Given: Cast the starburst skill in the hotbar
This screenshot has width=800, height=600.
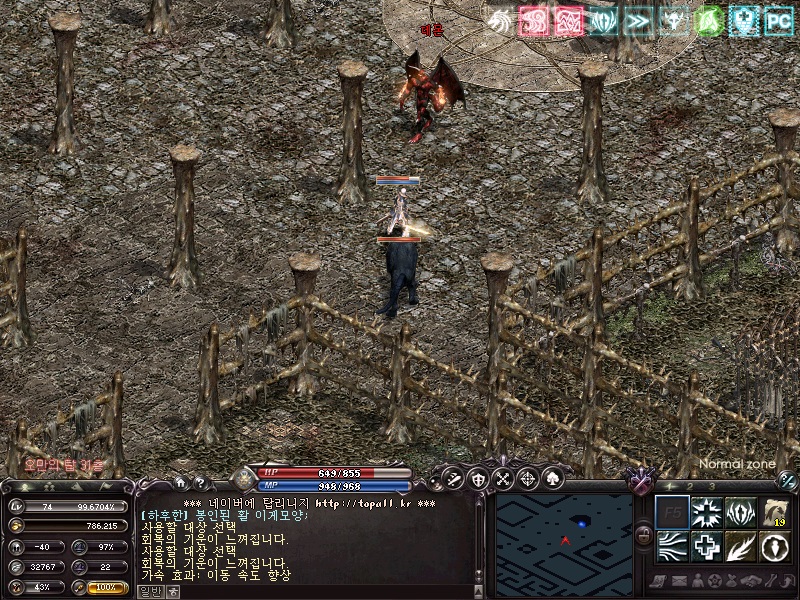Looking at the screenshot, I should point(706,513).
